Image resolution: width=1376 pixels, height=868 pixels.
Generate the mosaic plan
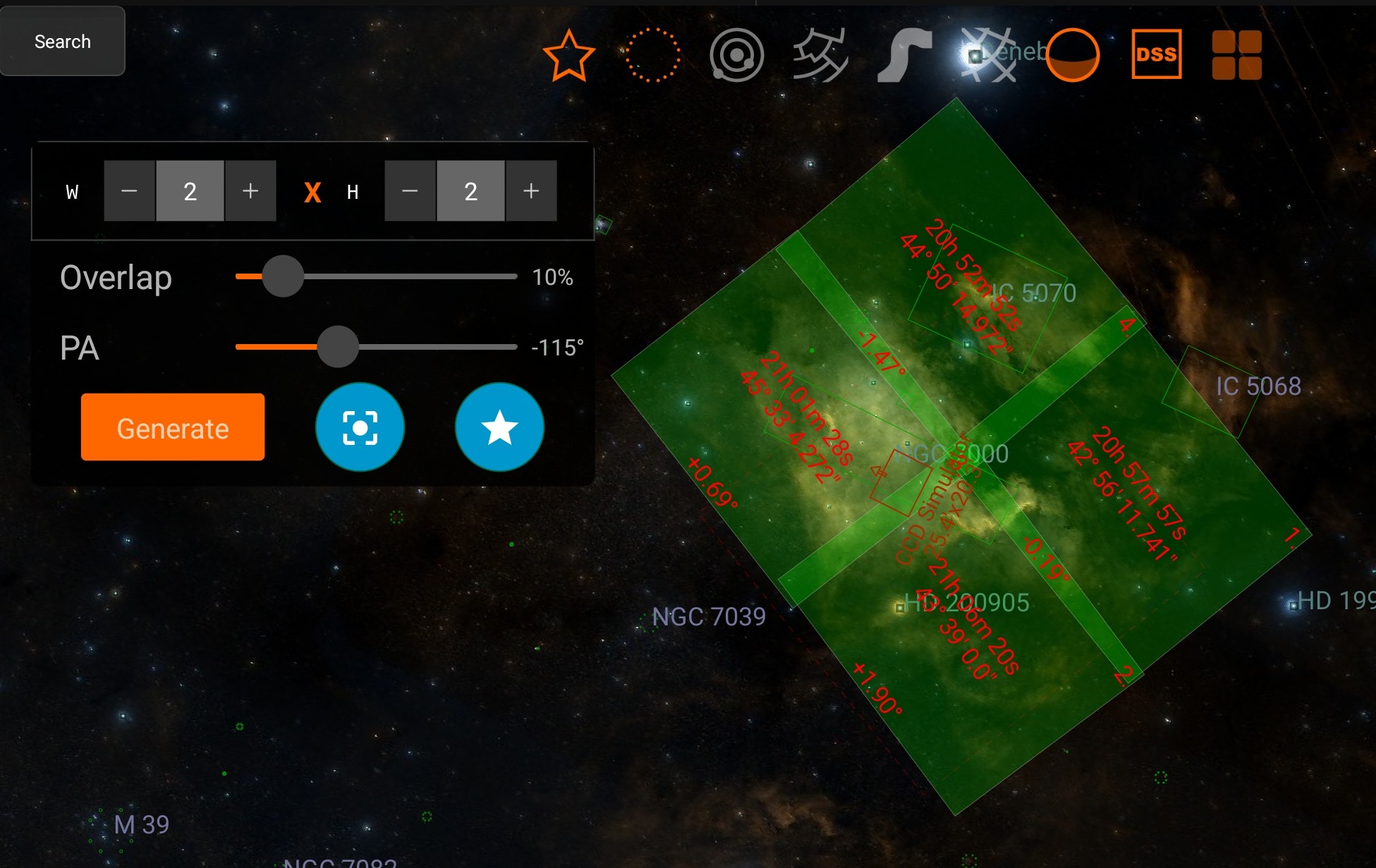(x=173, y=427)
